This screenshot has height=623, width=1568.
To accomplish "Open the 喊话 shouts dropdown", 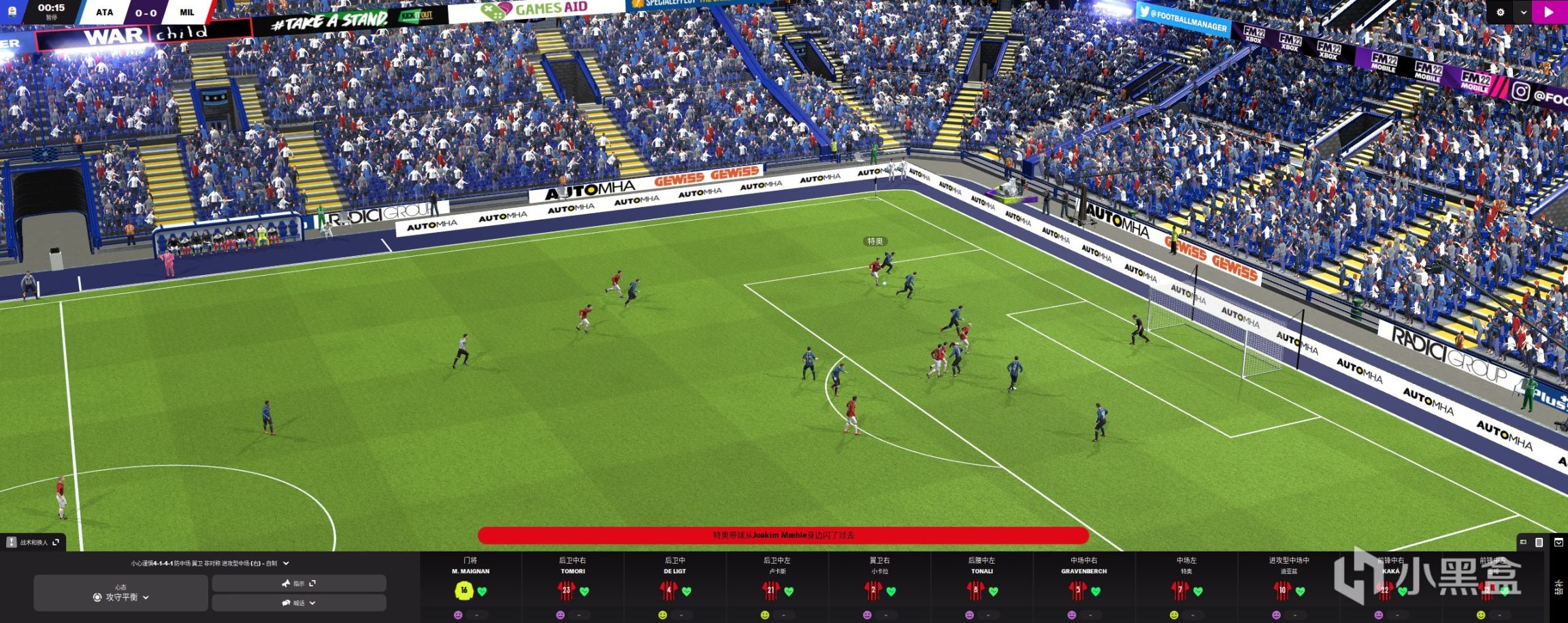I will click(299, 603).
